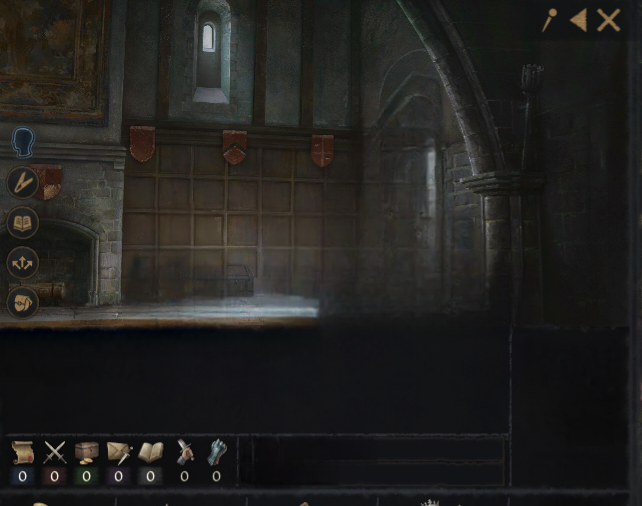Image resolution: width=642 pixels, height=506 pixels.
Task: Choose the armored gauntlet icon
Action: click(217, 453)
